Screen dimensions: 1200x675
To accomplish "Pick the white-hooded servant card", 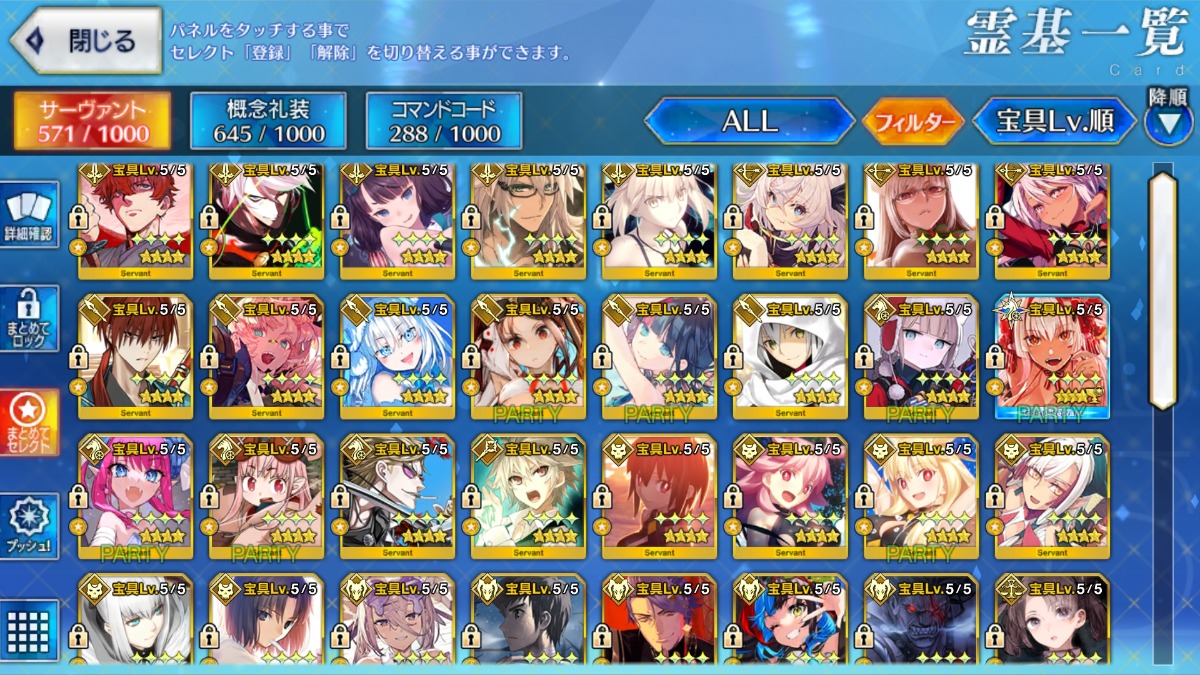I will 790,357.
